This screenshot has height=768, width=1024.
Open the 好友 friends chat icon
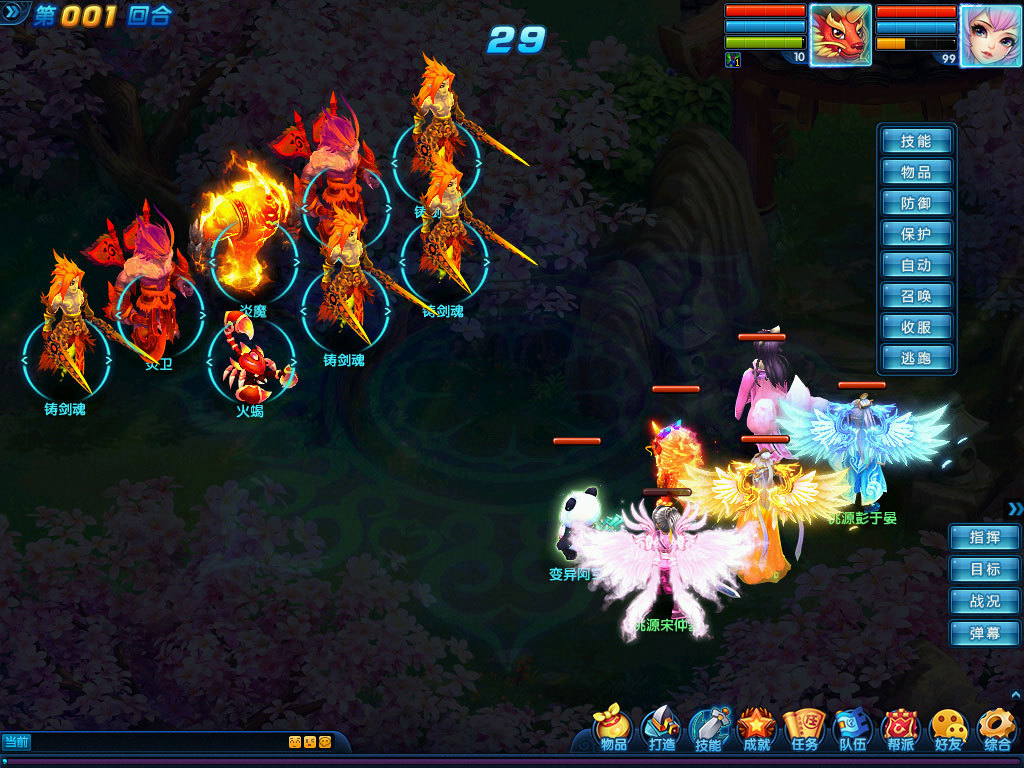[948, 729]
